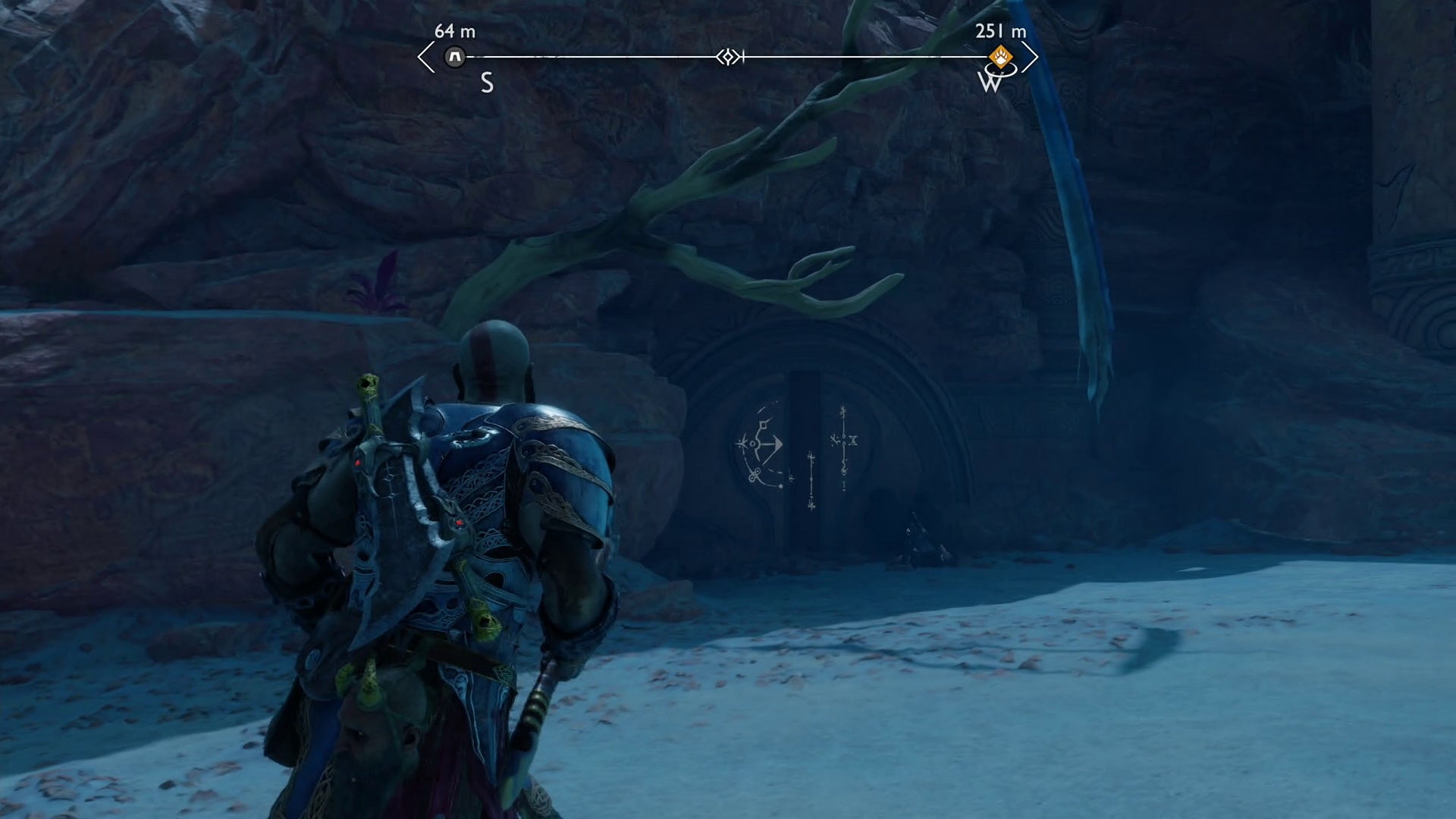Select the gray gateway marker on the compass
Image resolution: width=1456 pixels, height=819 pixels.
(456, 56)
